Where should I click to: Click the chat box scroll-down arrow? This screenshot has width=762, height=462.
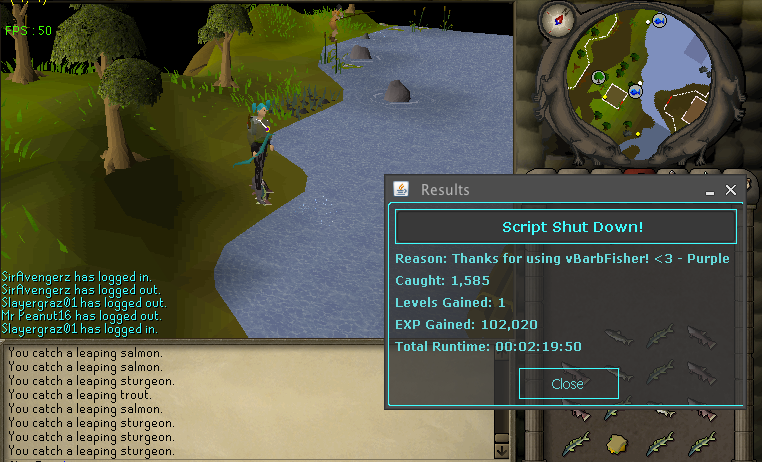500,452
